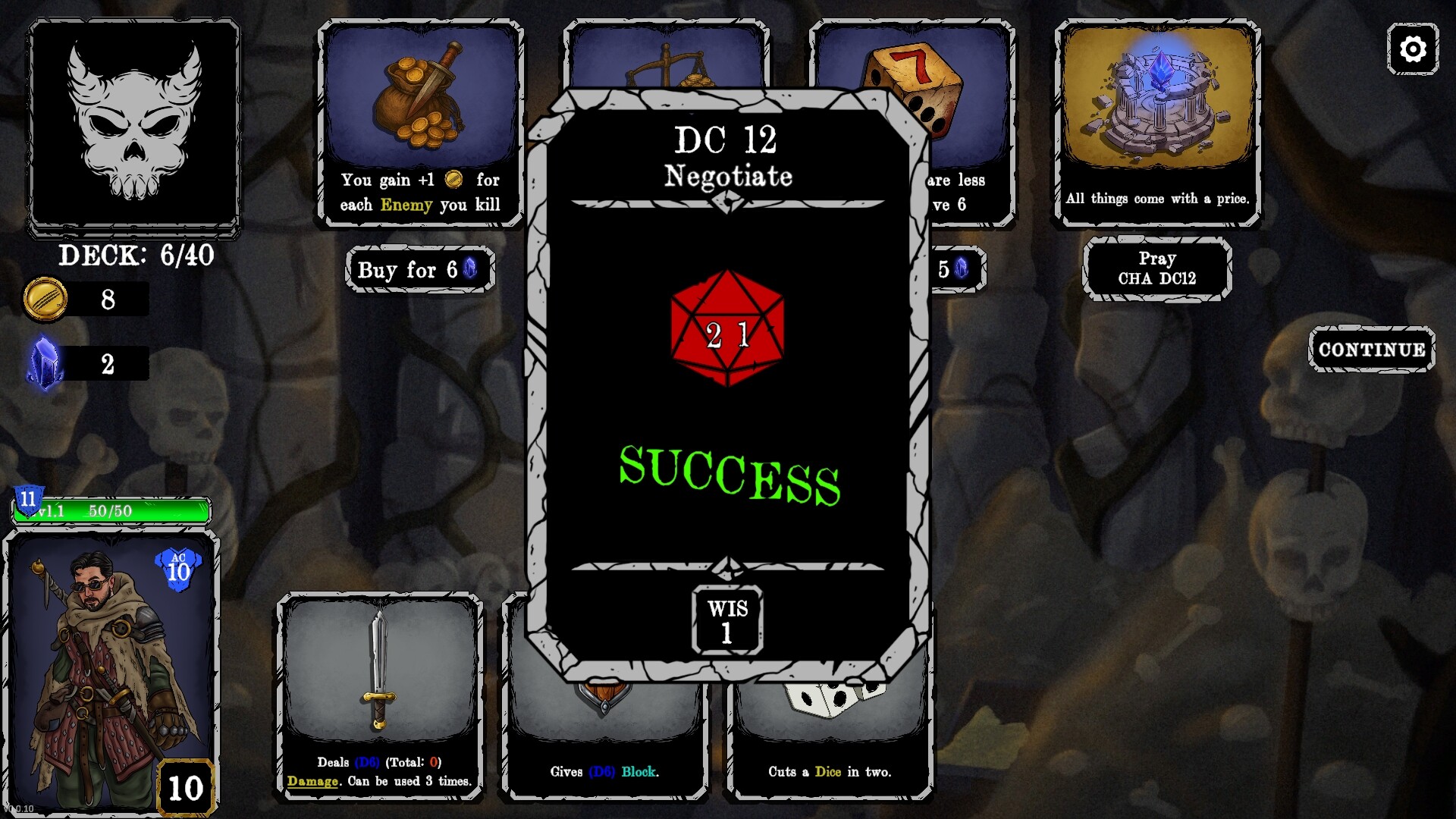Open the skull deck pile

(x=134, y=125)
